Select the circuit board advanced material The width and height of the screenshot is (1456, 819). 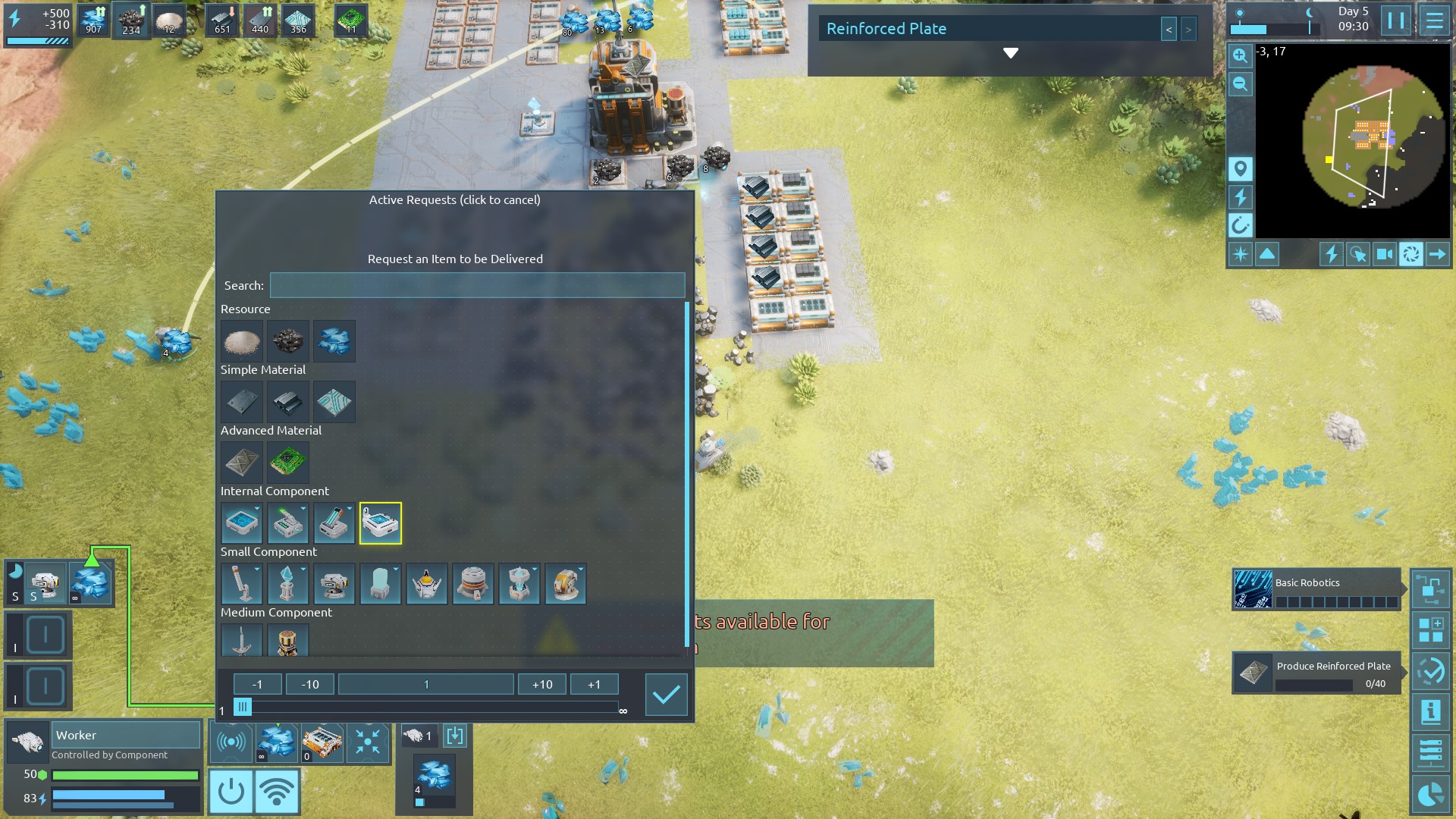point(287,463)
